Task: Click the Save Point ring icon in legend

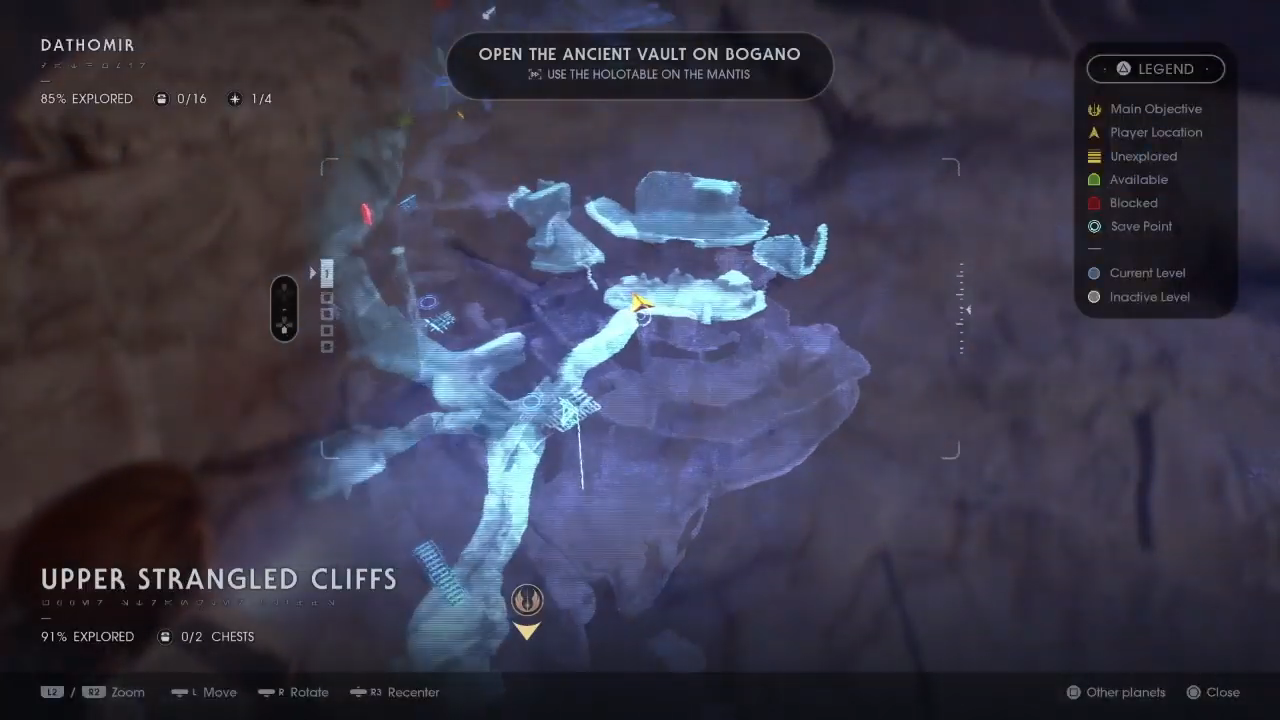Action: coord(1094,226)
